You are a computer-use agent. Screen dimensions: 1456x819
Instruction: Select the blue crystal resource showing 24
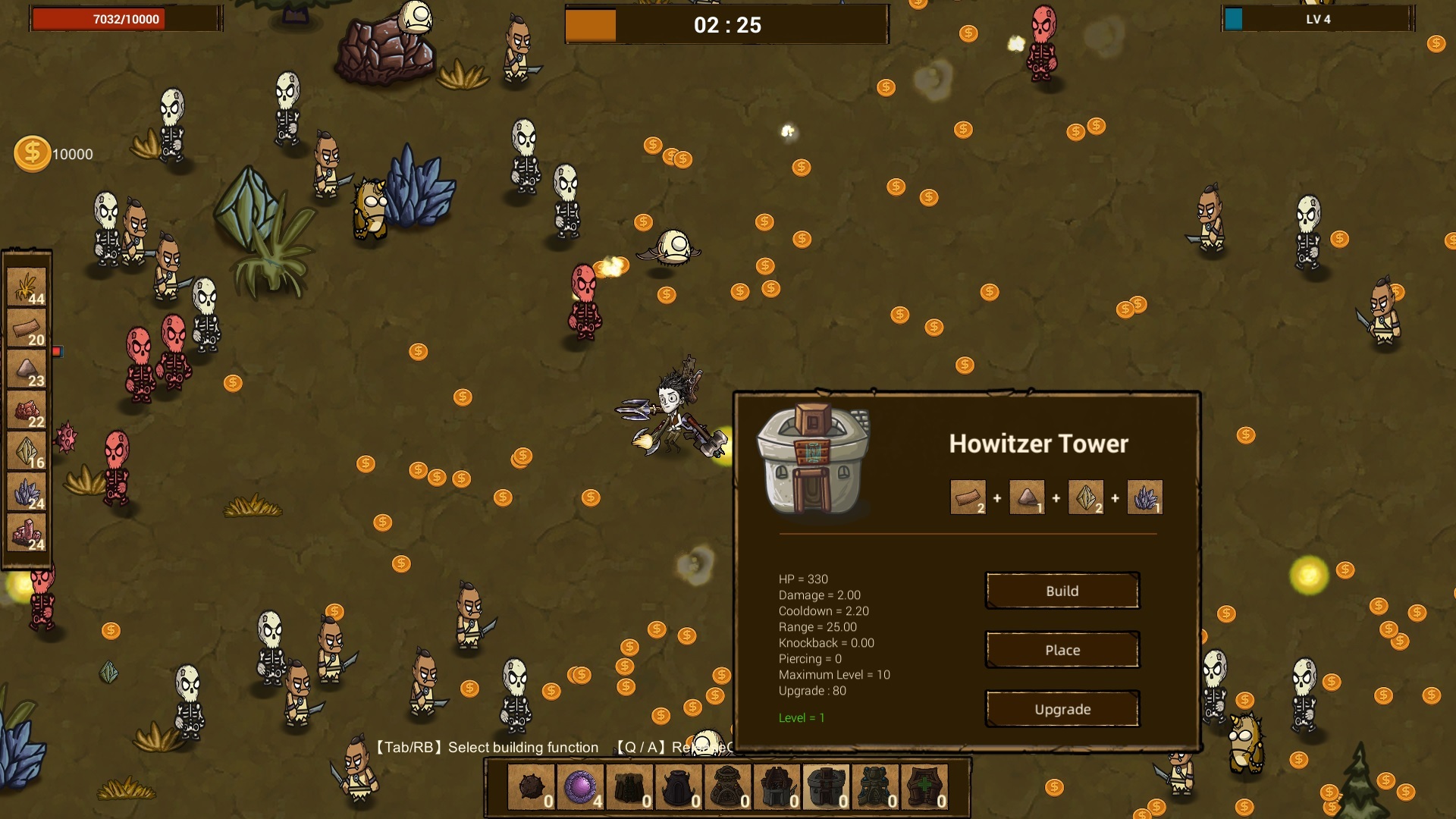click(27, 492)
